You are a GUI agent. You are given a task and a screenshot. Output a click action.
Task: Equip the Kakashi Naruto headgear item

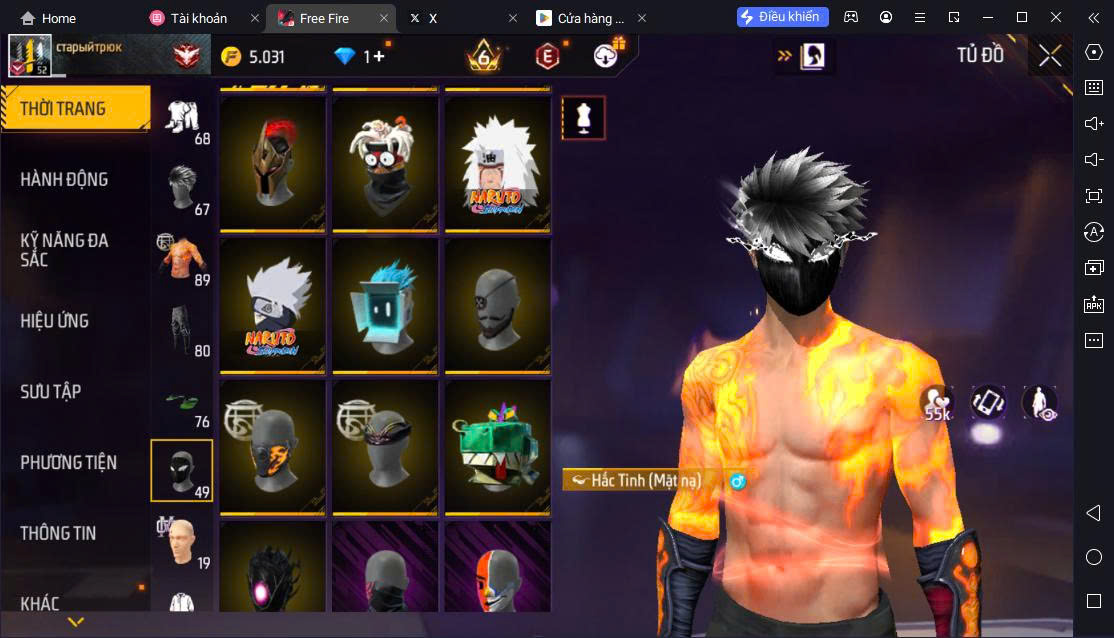[273, 306]
